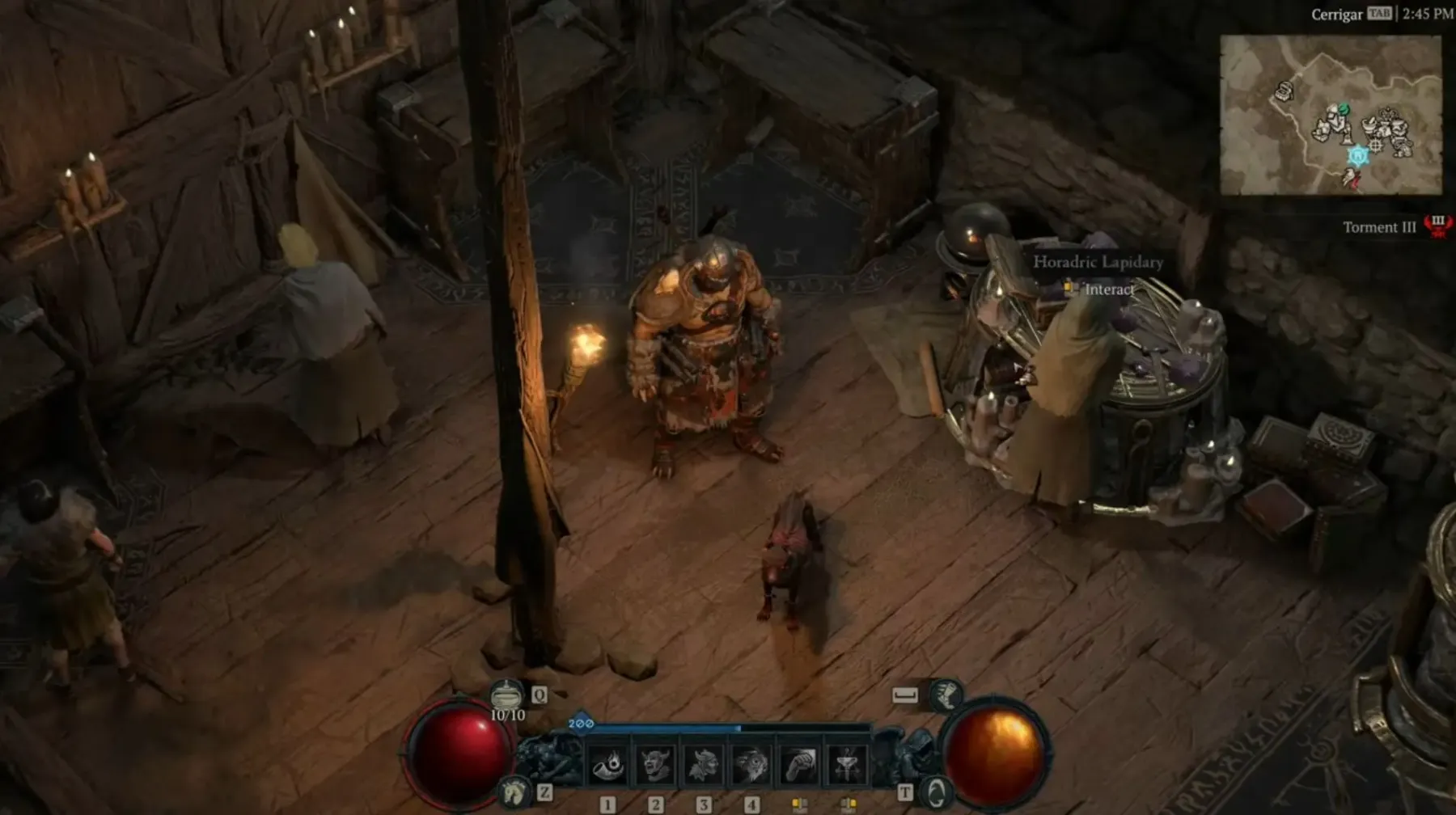
Task: Open the town portal icon
Action: pyautogui.click(x=936, y=793)
